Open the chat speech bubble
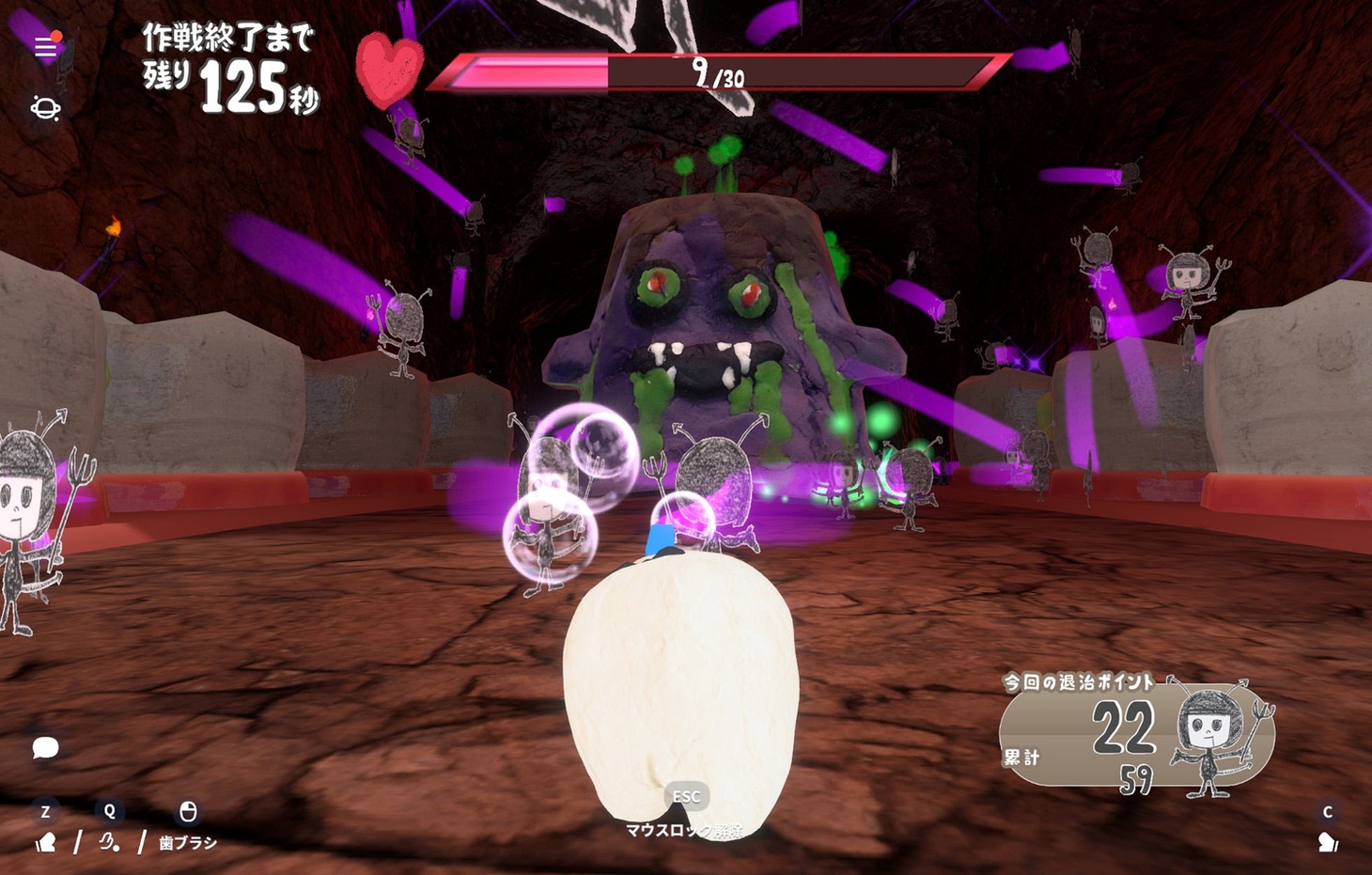1372x875 pixels. tap(45, 747)
